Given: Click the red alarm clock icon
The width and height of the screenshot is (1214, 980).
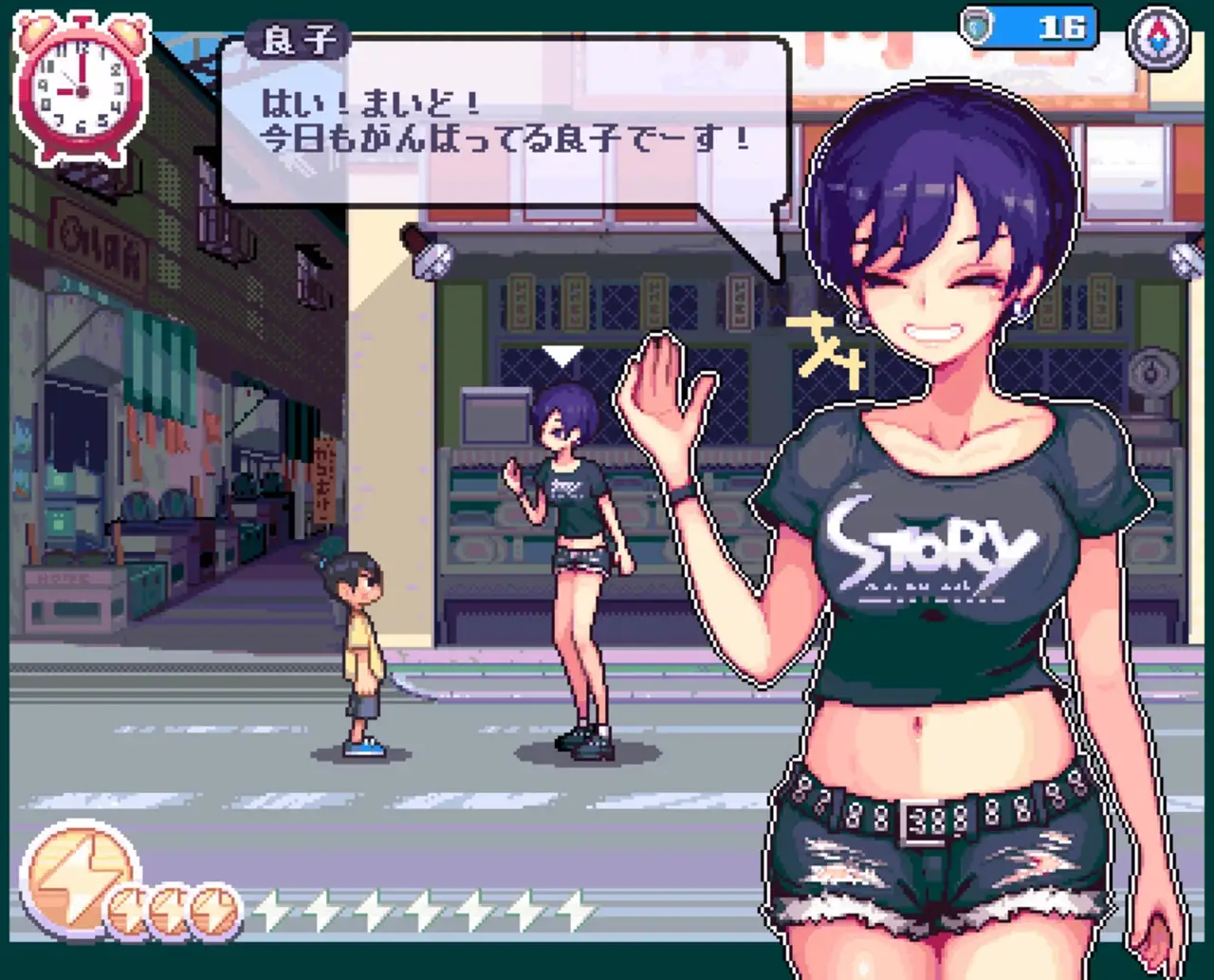Looking at the screenshot, I should pos(81,90).
